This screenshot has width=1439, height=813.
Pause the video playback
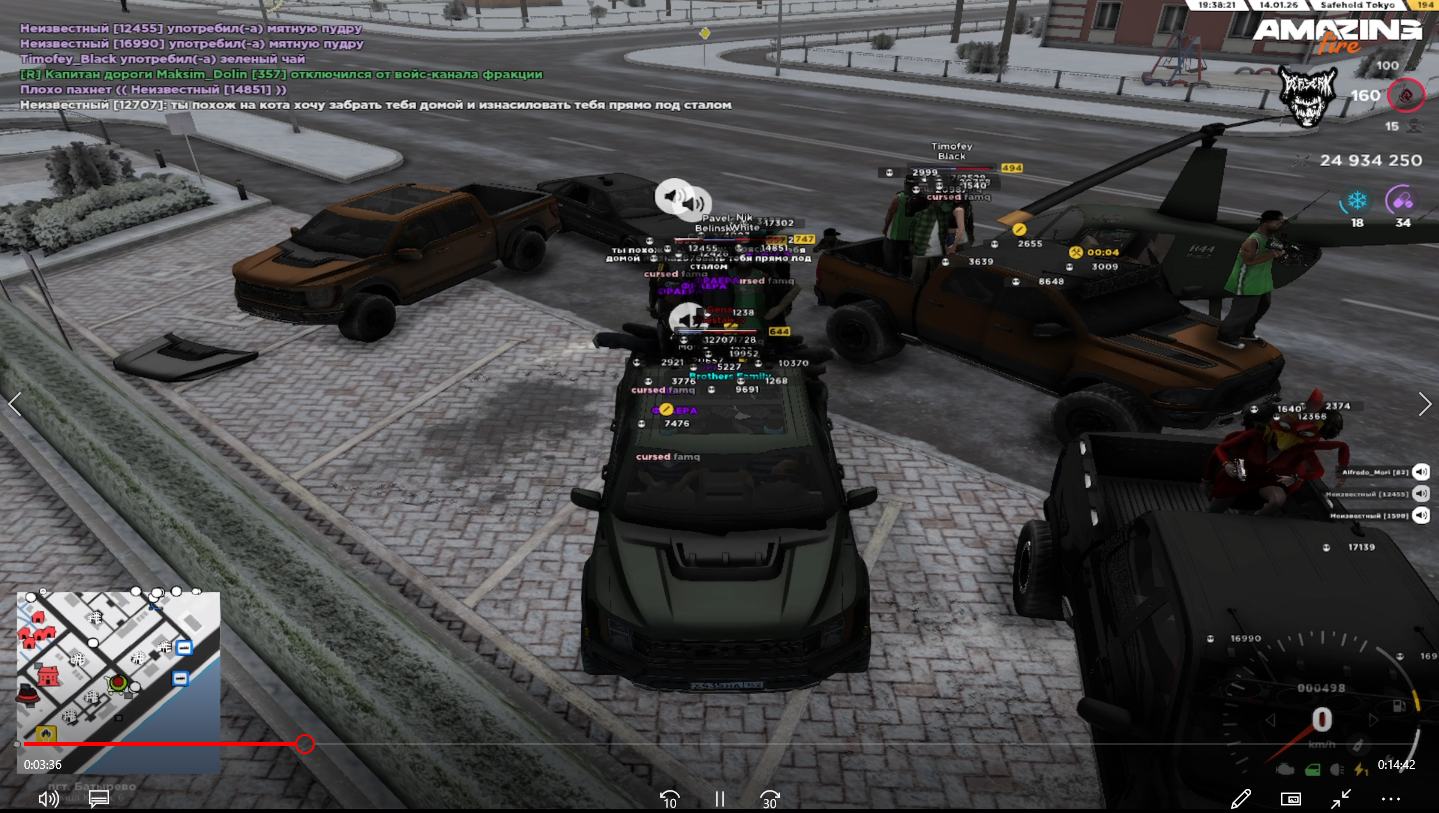pos(719,799)
